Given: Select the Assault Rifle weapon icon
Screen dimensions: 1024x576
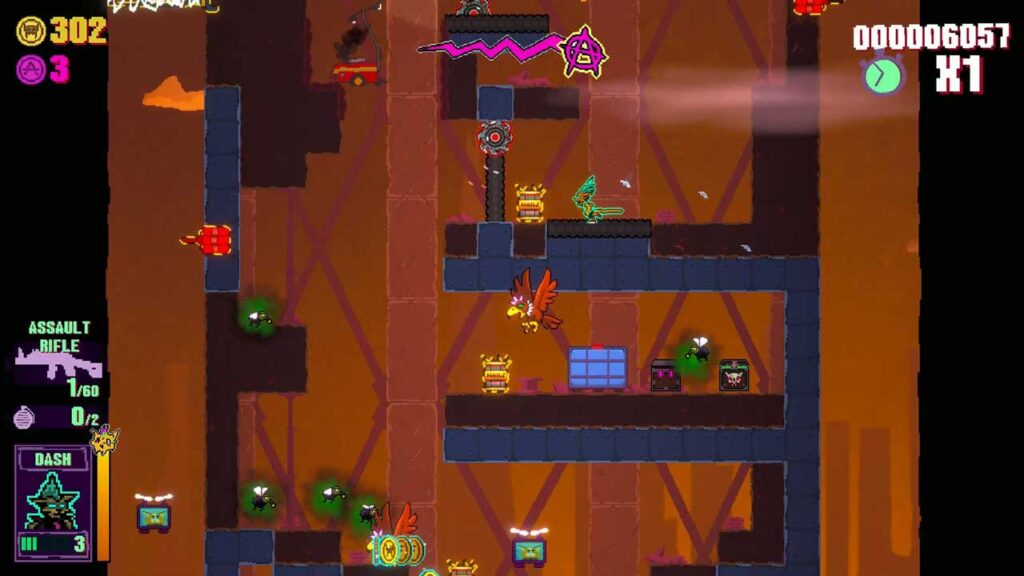Looking at the screenshot, I should 58,361.
